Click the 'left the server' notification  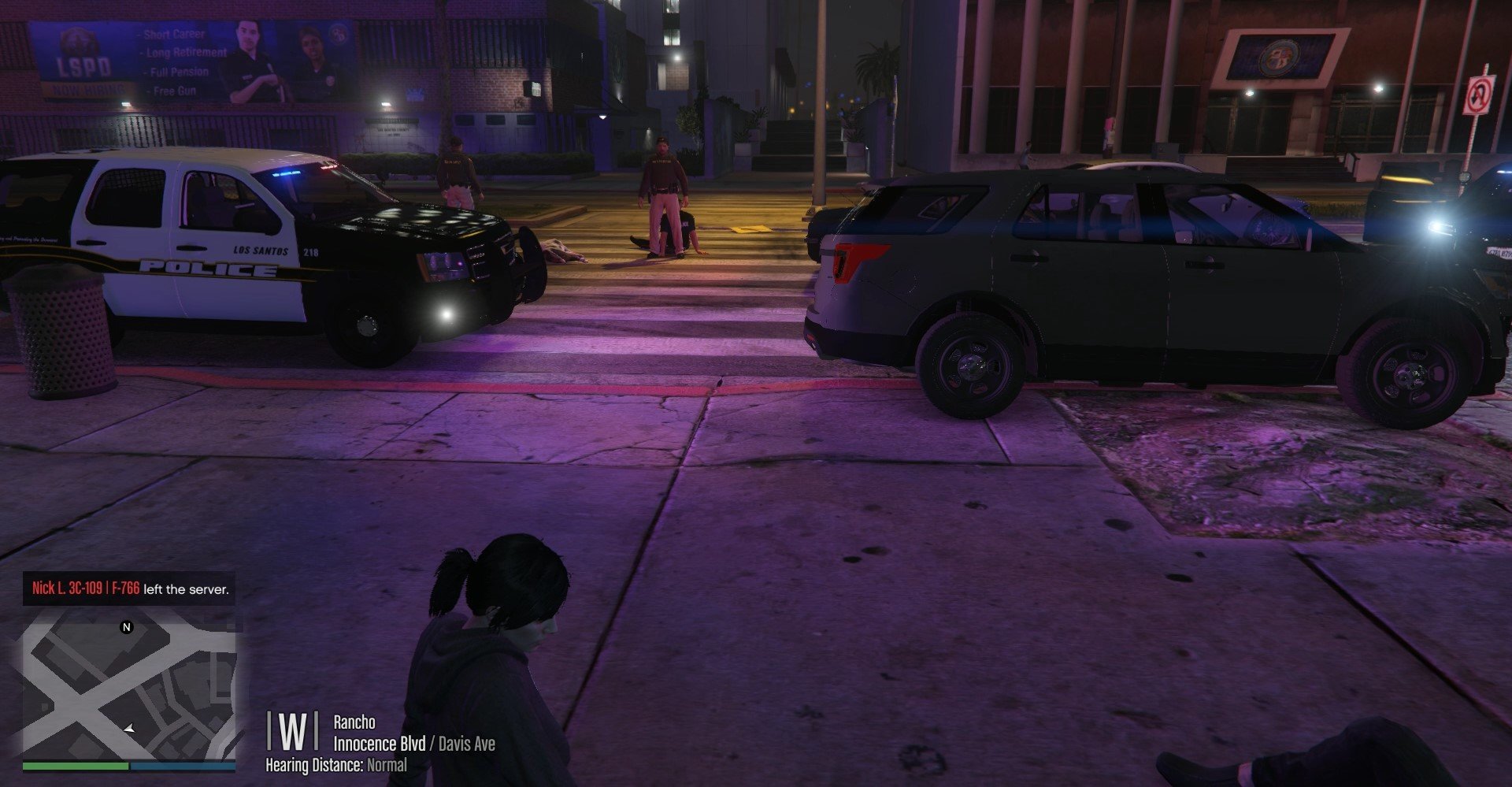coord(130,588)
